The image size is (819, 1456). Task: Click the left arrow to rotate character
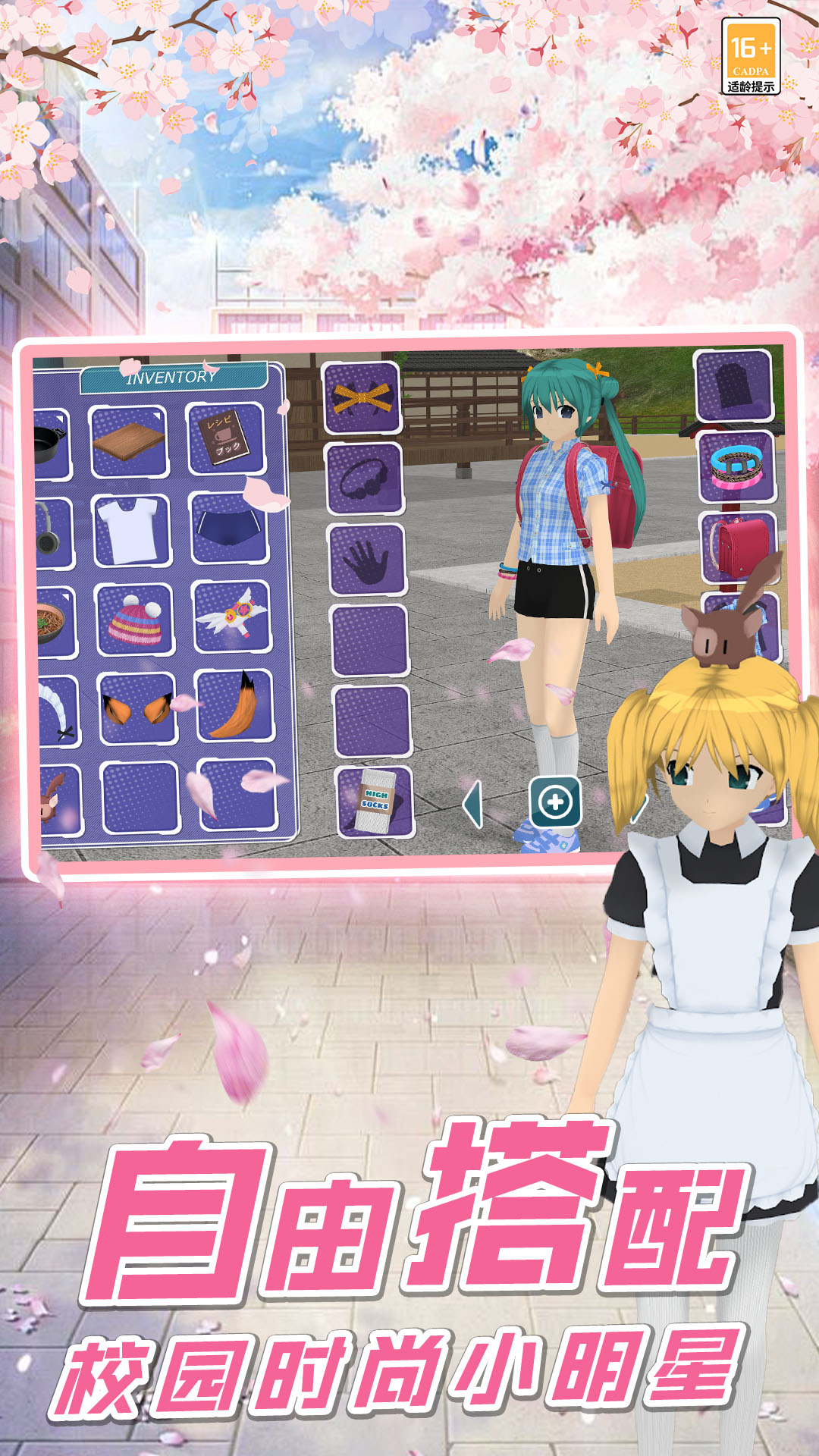click(x=472, y=804)
